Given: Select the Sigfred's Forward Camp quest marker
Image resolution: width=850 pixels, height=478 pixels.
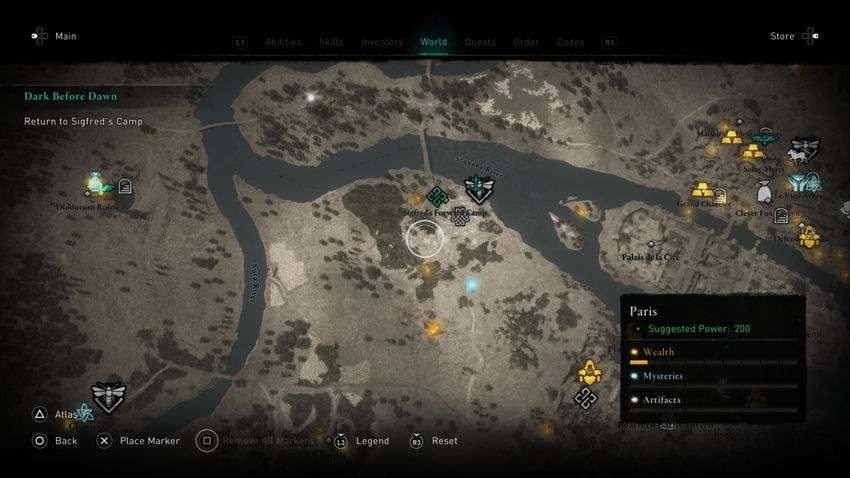Looking at the screenshot, I should click(x=478, y=189).
